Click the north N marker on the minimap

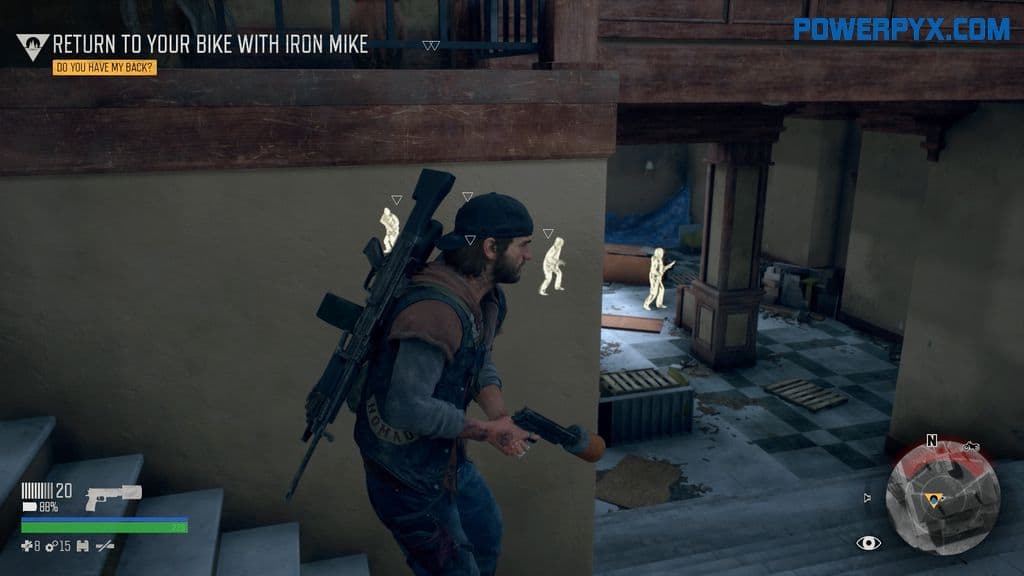click(932, 440)
